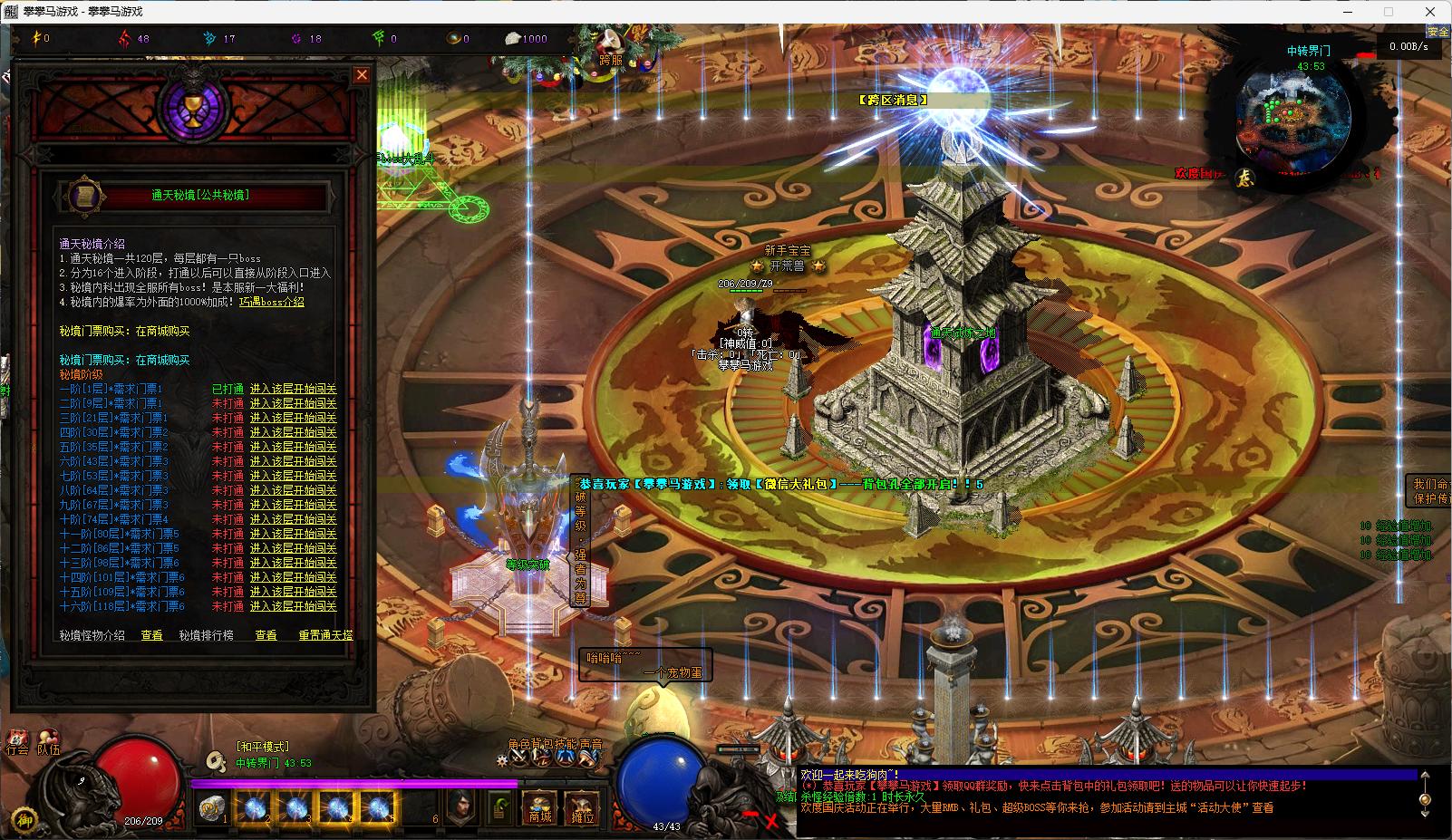
Task: Open the 队伍 team icon
Action: coord(48,743)
